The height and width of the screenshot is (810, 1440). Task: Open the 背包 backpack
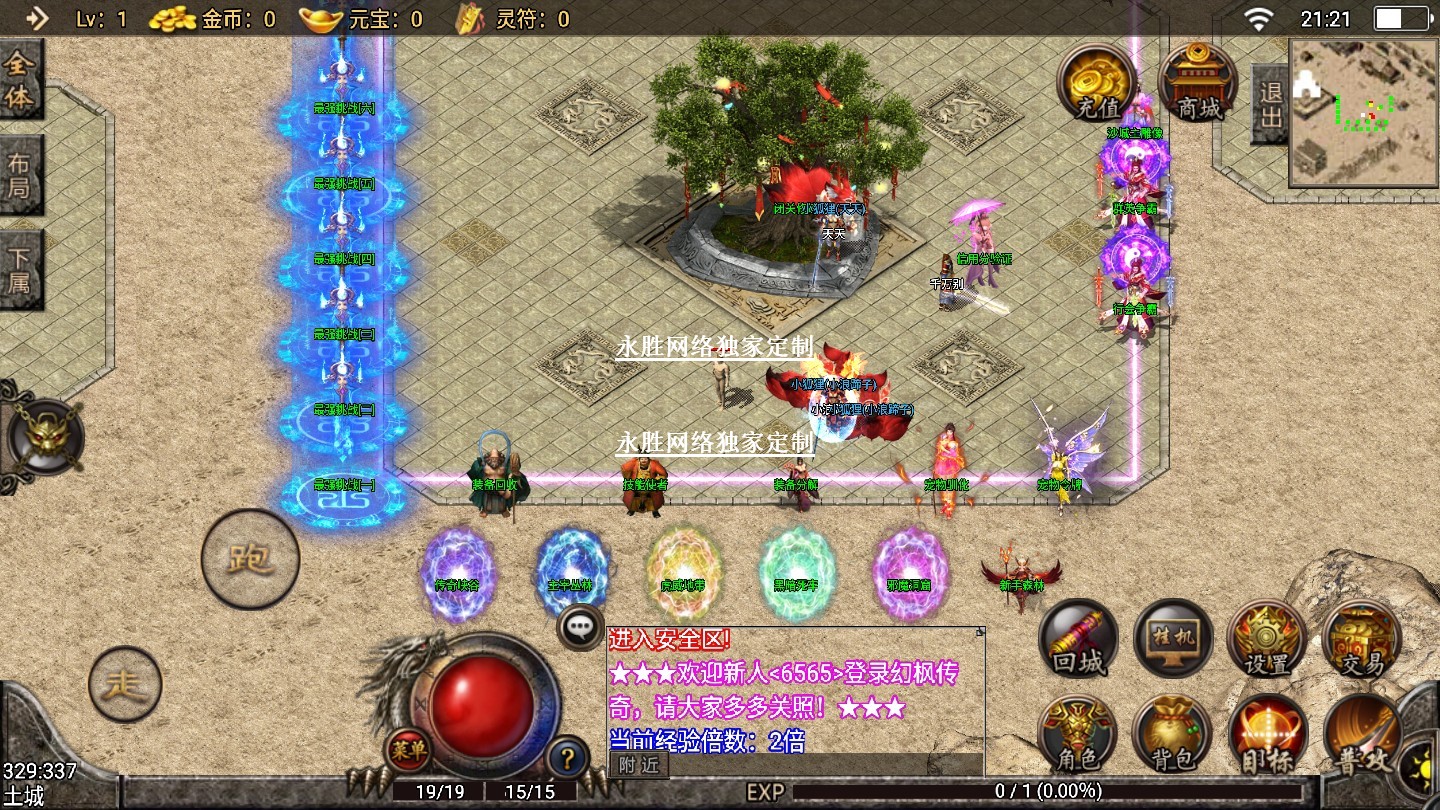(x=1173, y=735)
